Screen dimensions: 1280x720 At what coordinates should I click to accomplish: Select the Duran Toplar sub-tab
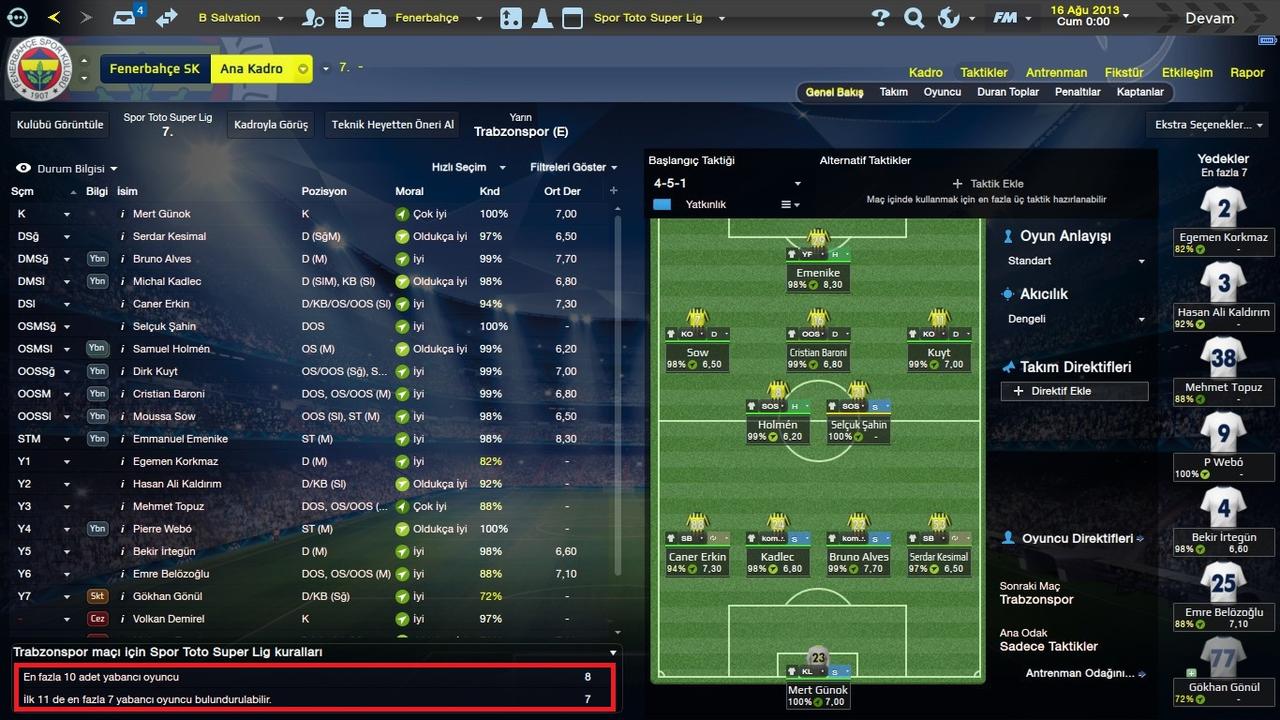[x=1008, y=92]
